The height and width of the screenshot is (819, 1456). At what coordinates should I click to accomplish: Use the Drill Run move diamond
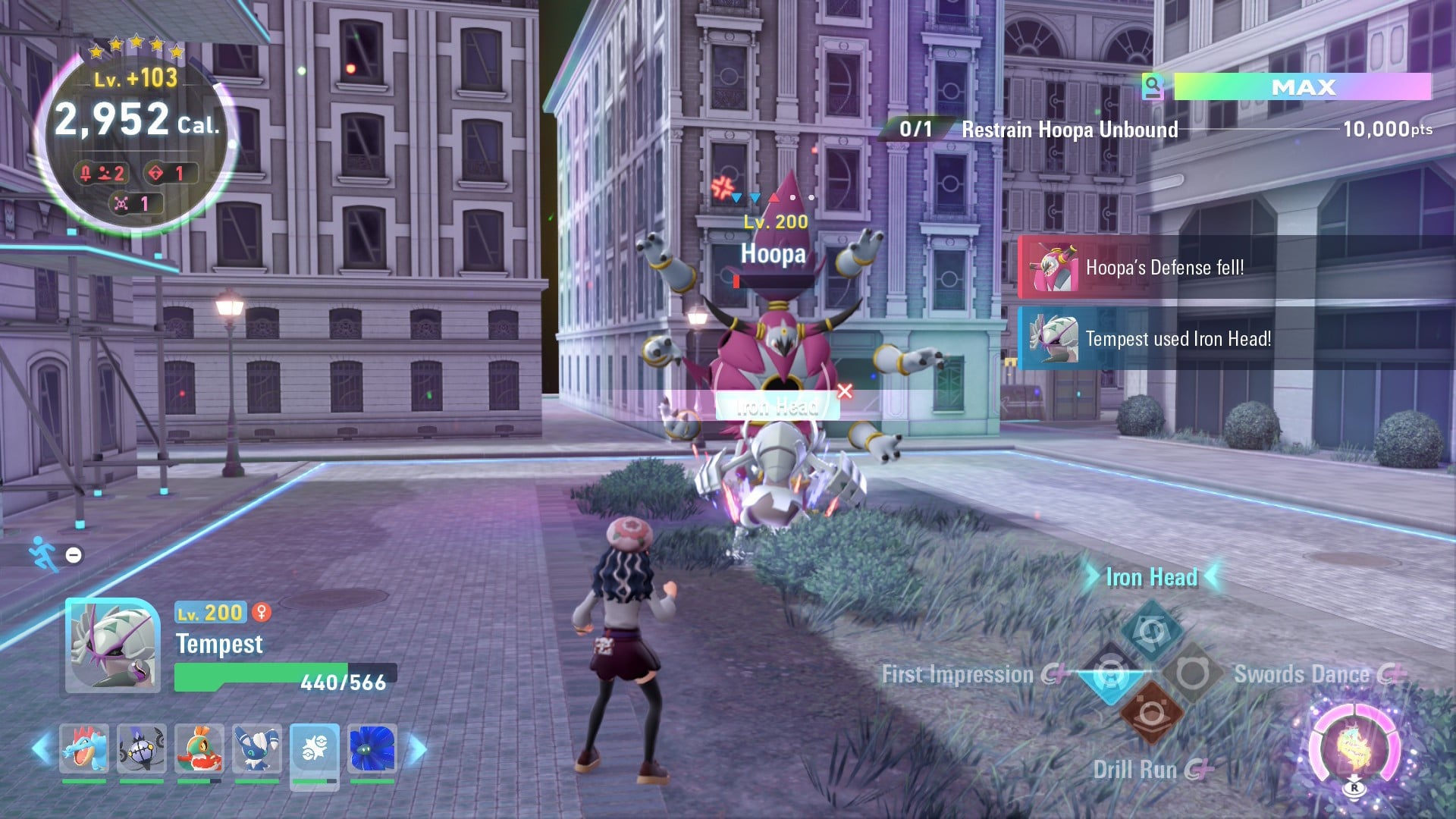click(x=1151, y=714)
